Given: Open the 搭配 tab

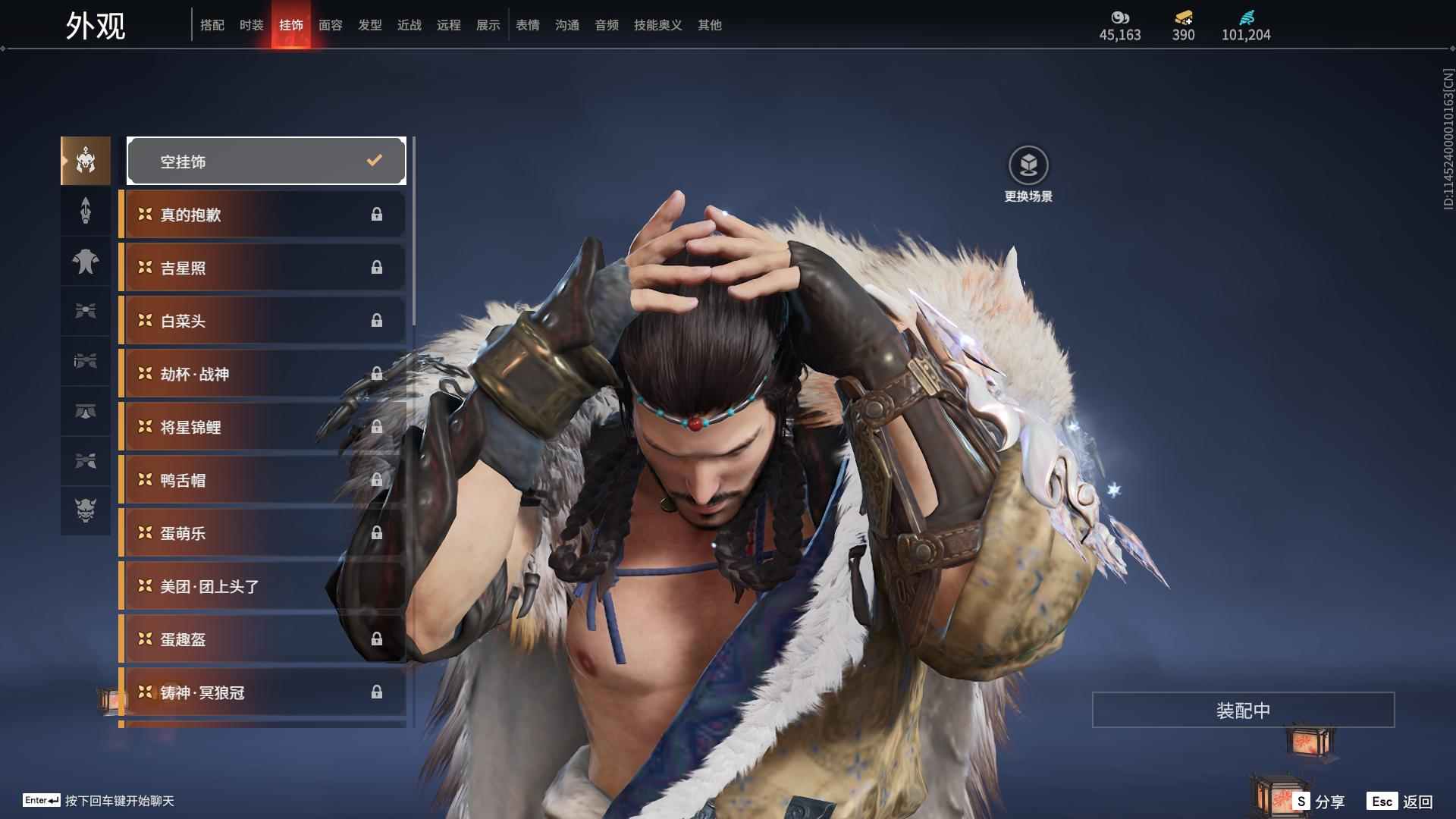Looking at the screenshot, I should coord(212,25).
